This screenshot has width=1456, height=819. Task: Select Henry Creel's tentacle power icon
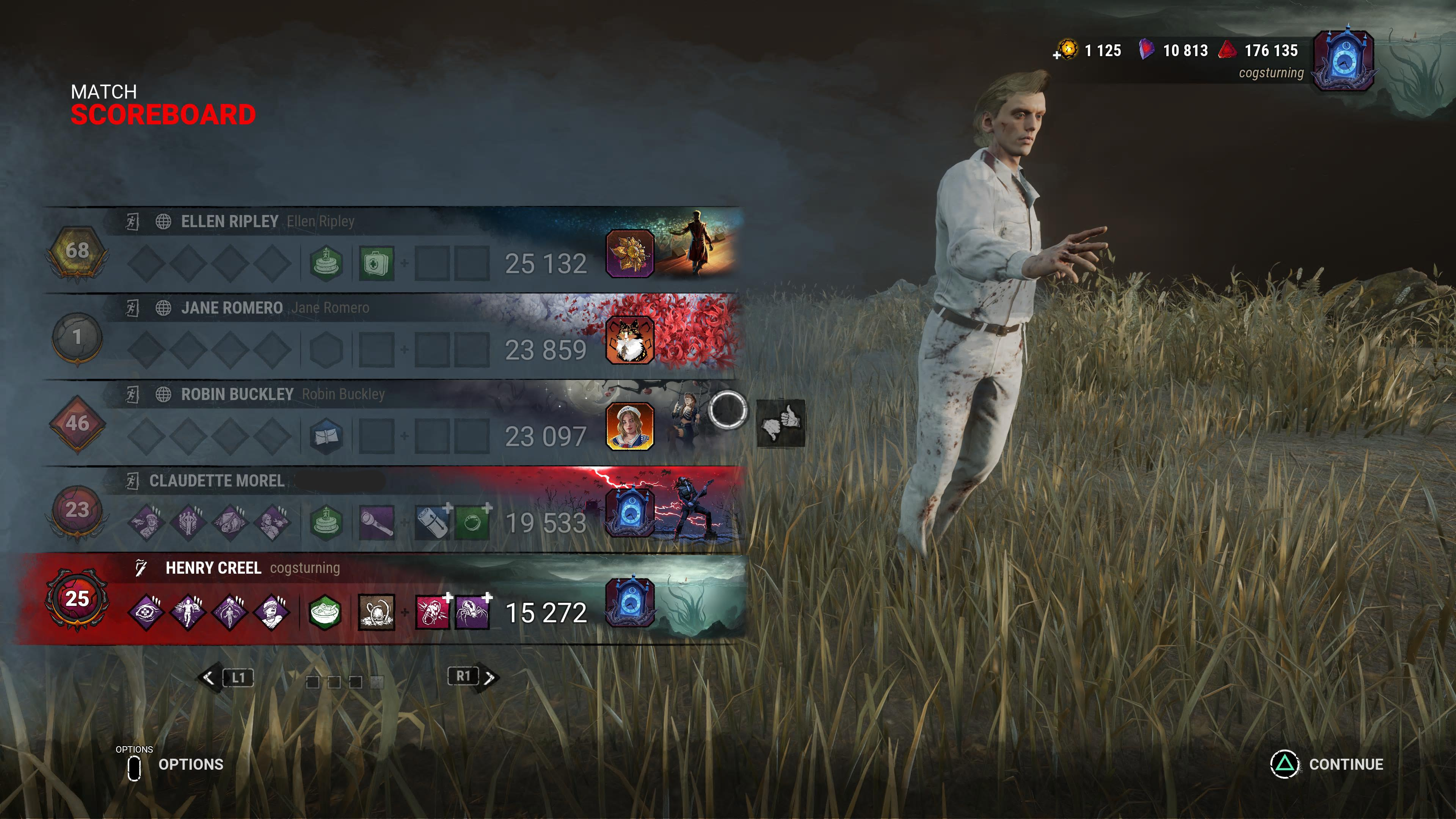pyautogui.click(x=377, y=611)
